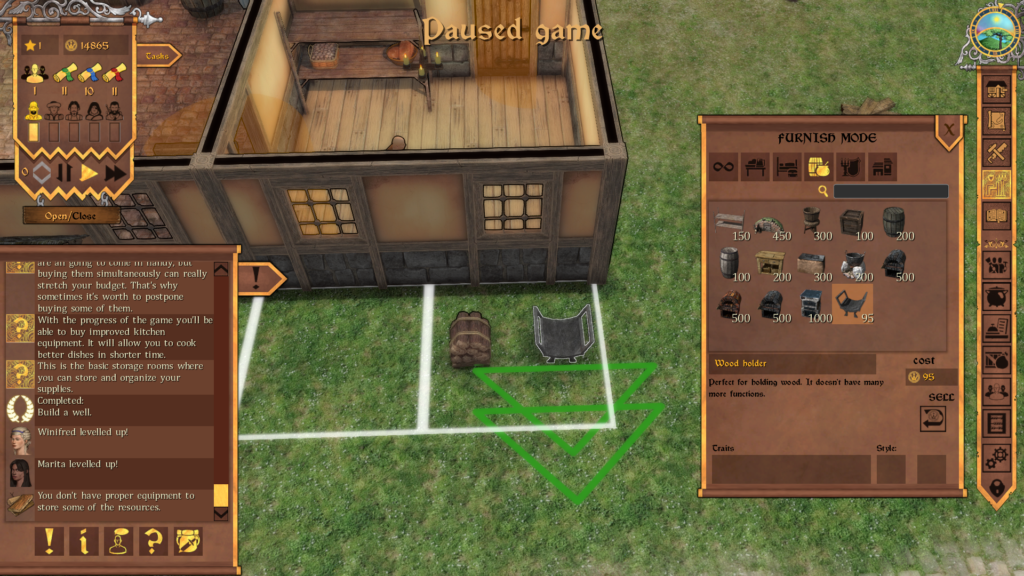
Task: Toggle the tavern Open/Close sign
Action: [71, 215]
